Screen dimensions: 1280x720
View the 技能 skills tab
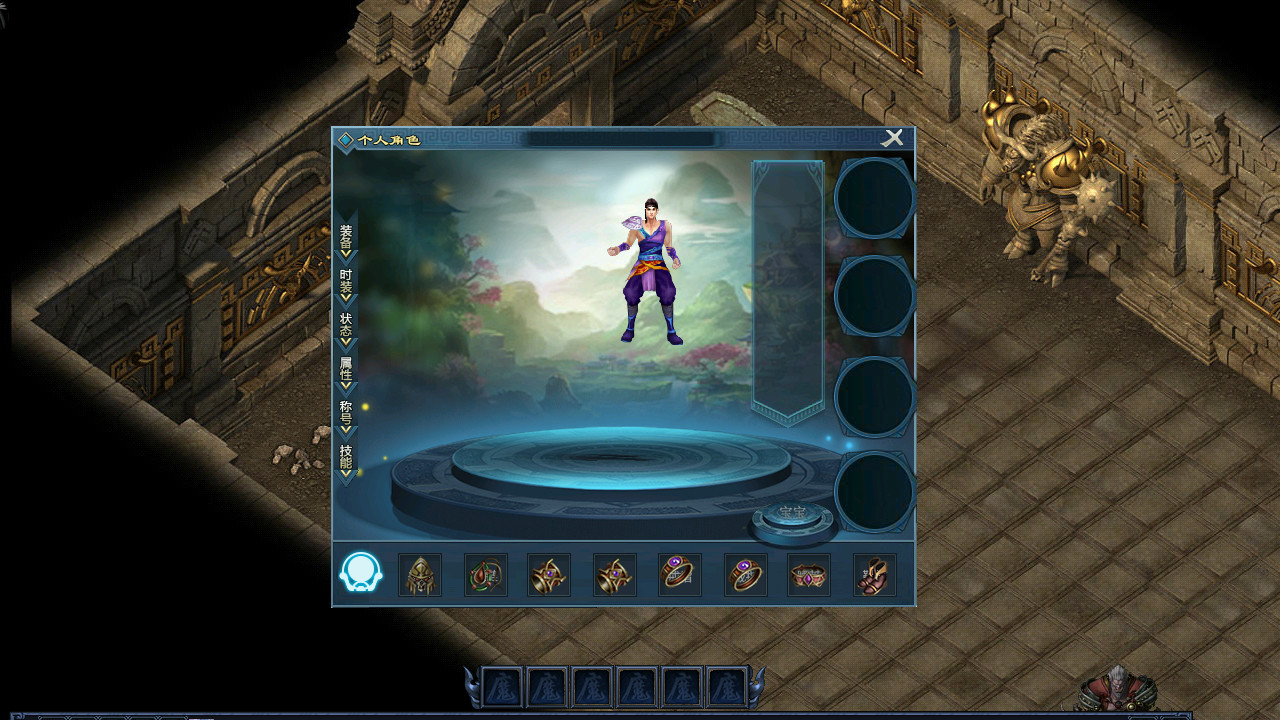pos(346,458)
